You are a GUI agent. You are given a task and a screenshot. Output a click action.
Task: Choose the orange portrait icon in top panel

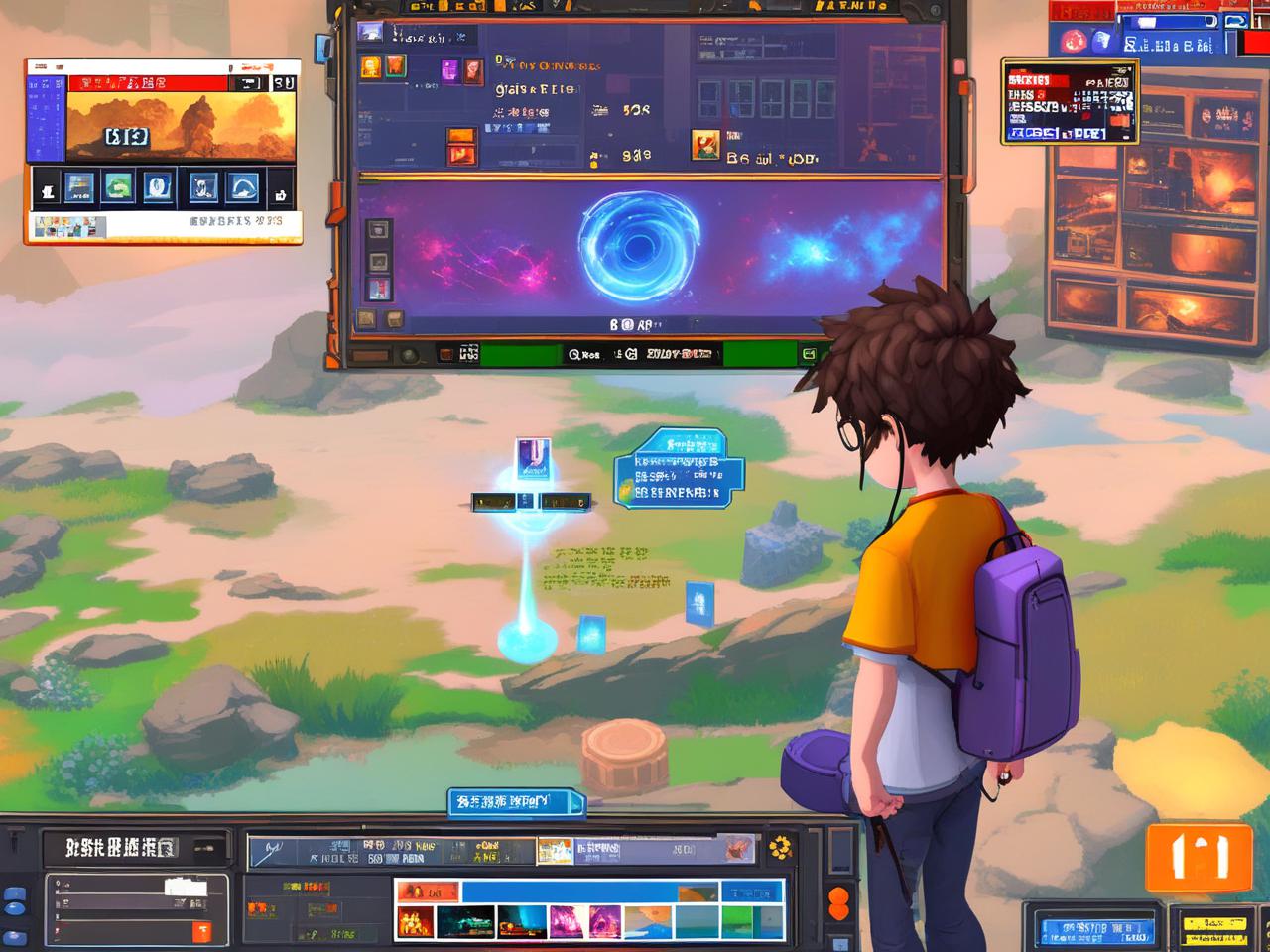[x=370, y=66]
